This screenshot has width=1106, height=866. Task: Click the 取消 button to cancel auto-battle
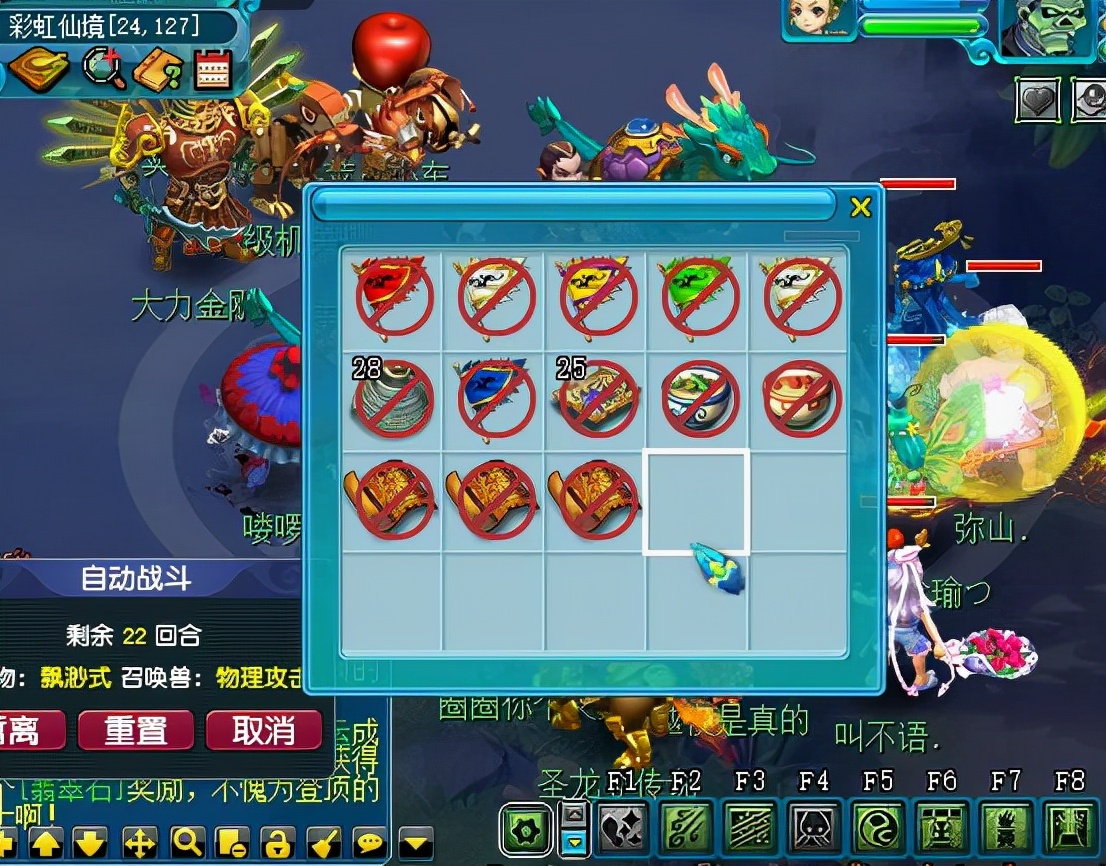pyautogui.click(x=264, y=730)
